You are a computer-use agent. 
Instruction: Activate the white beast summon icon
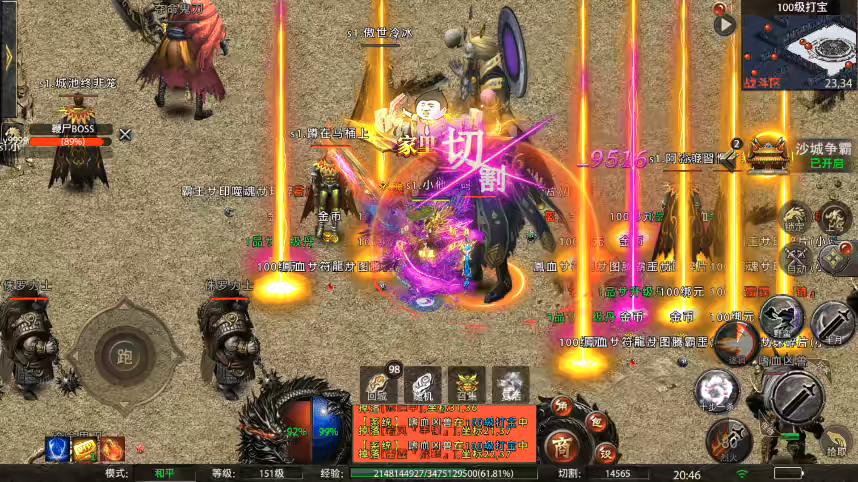[x=511, y=383]
